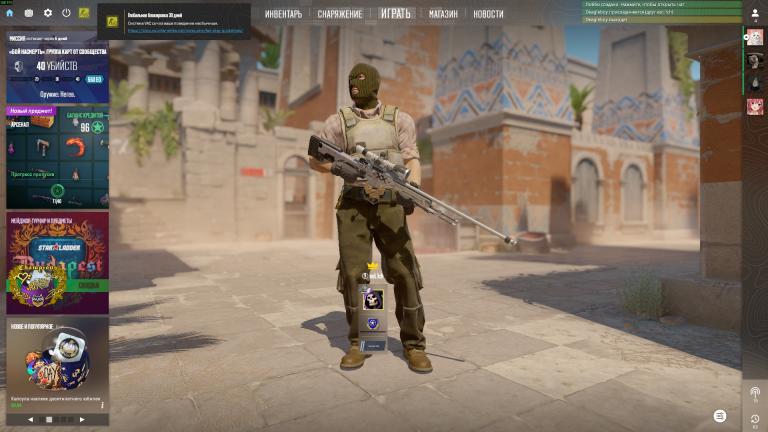The width and height of the screenshot is (768, 432).
Task: Click the home icon
Action: (x=10, y=13)
